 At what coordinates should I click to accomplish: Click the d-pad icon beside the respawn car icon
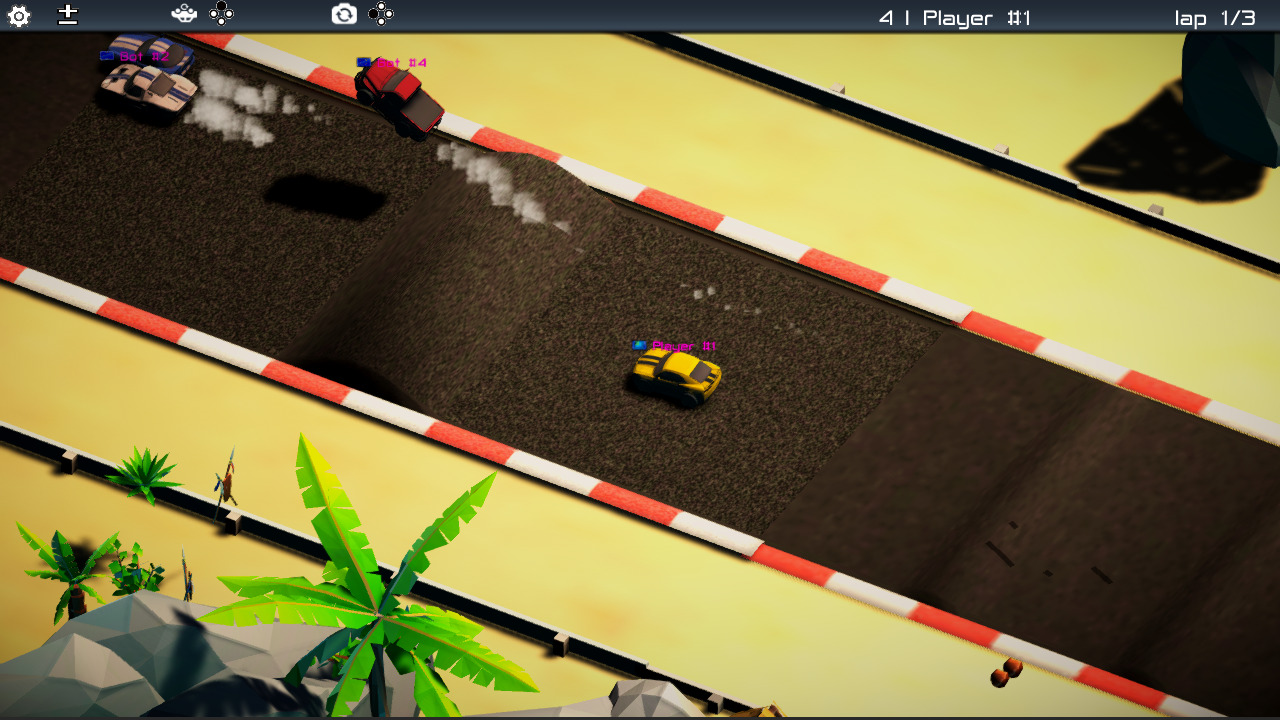[222, 14]
